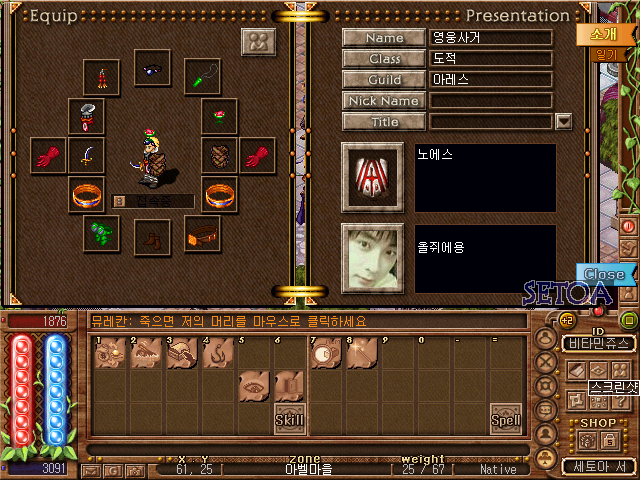Close the Presentation panel

(604, 274)
